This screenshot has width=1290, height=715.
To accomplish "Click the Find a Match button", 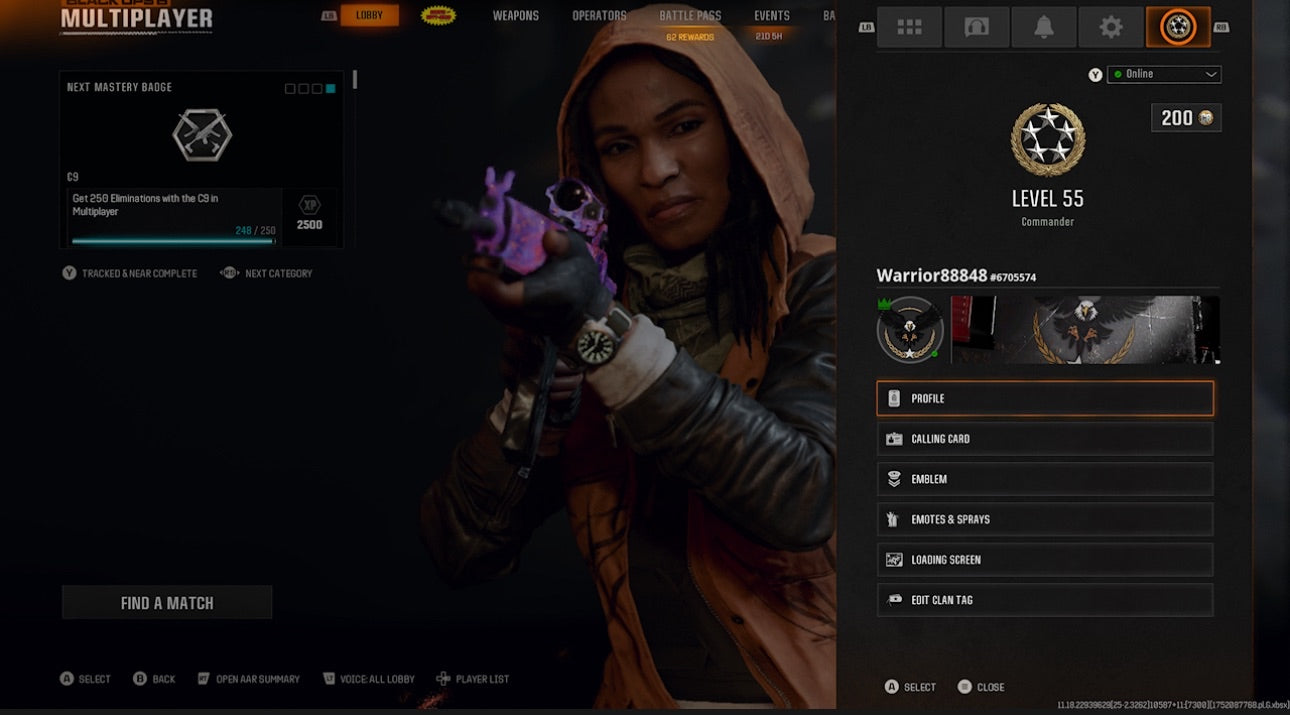I will (167, 603).
